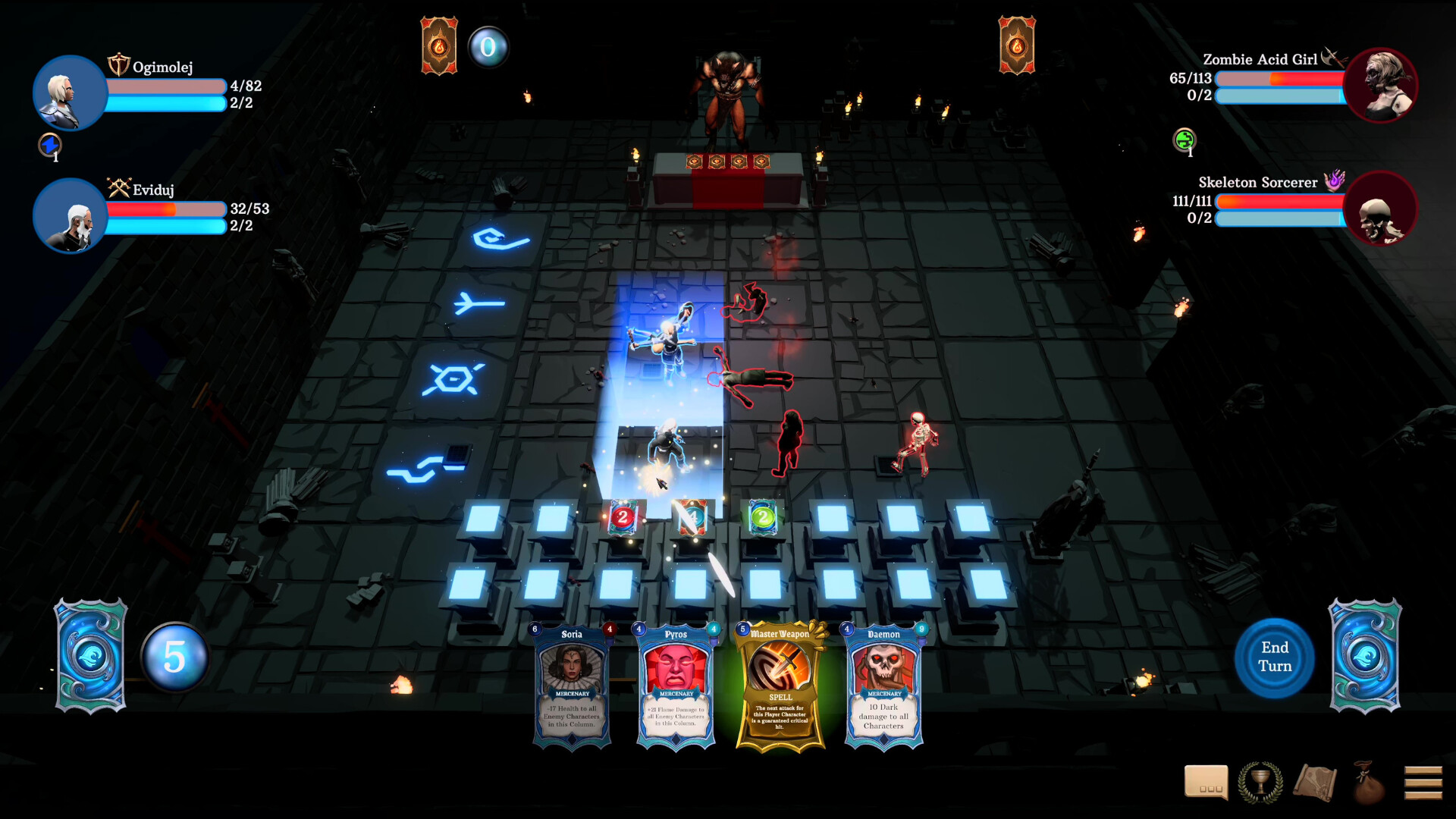The width and height of the screenshot is (1456, 819).
Task: Click the blue mana orb showing 5
Action: click(x=174, y=658)
